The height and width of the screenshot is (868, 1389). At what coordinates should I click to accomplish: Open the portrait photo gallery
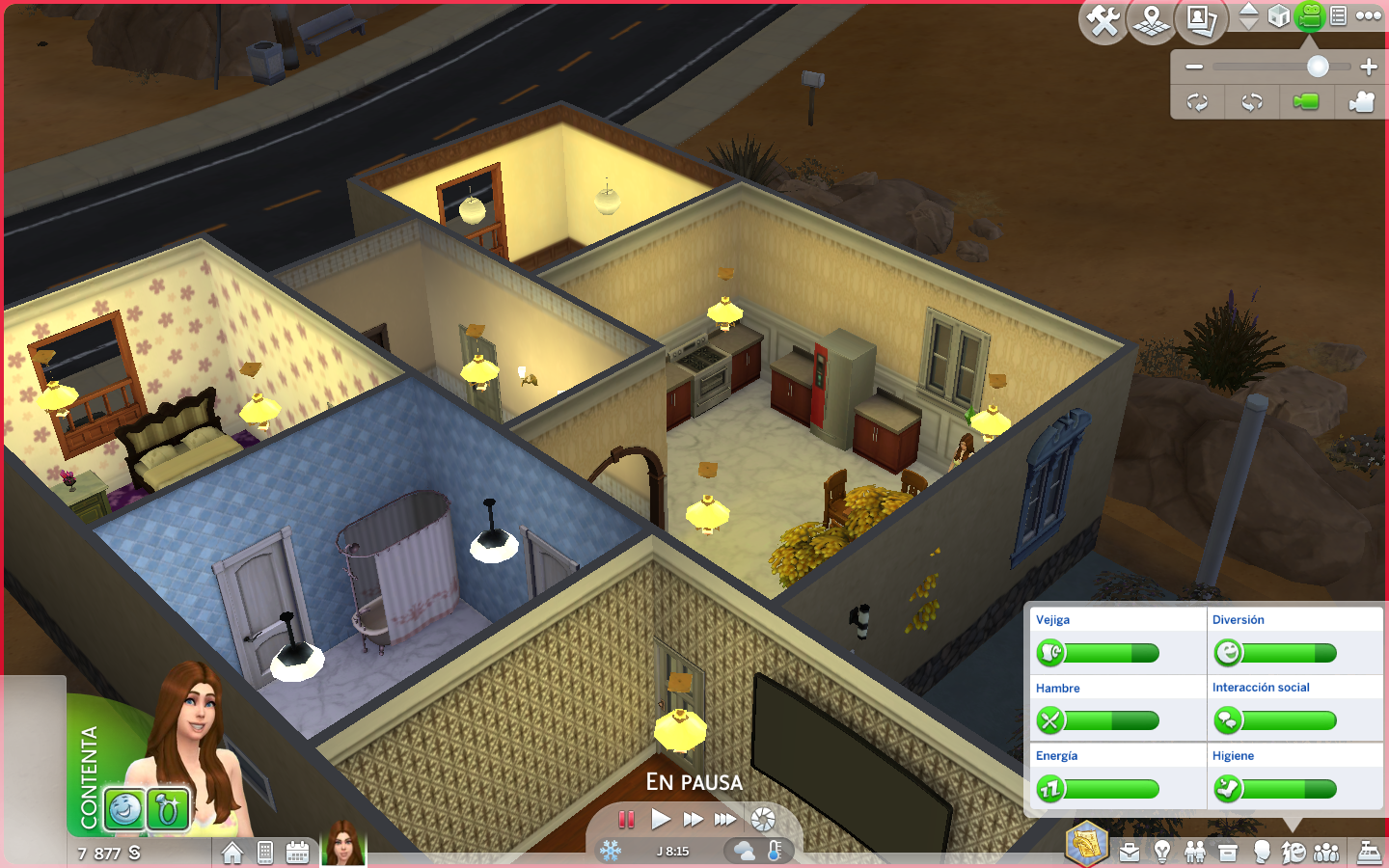point(1201,20)
